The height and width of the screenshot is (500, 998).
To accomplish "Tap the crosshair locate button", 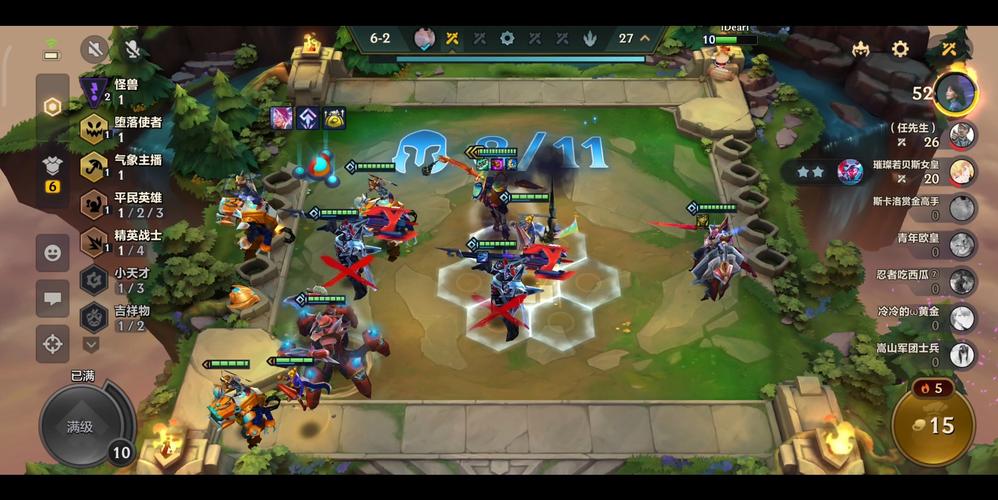I will pos(53,344).
